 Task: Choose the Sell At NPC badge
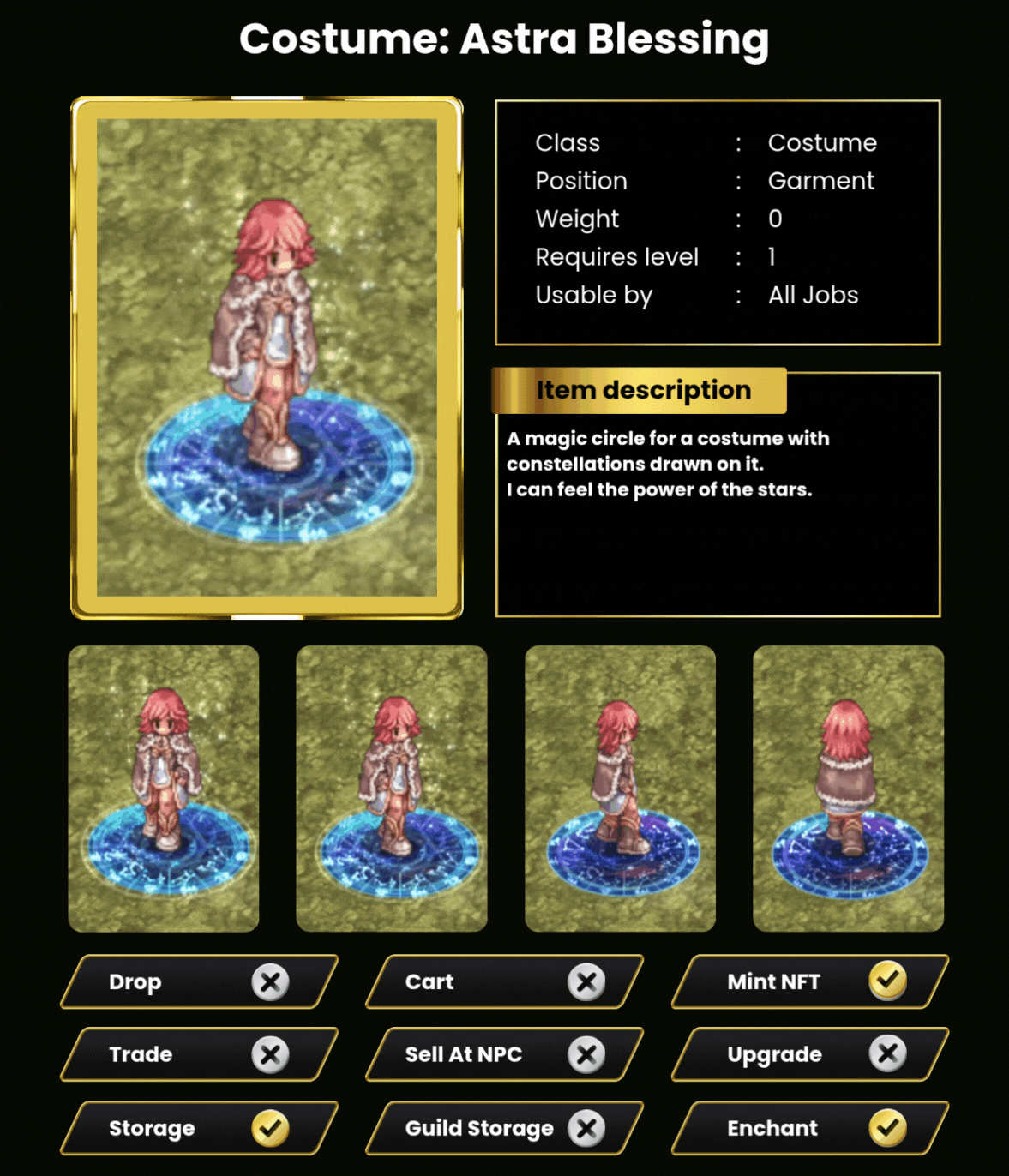[x=504, y=1054]
